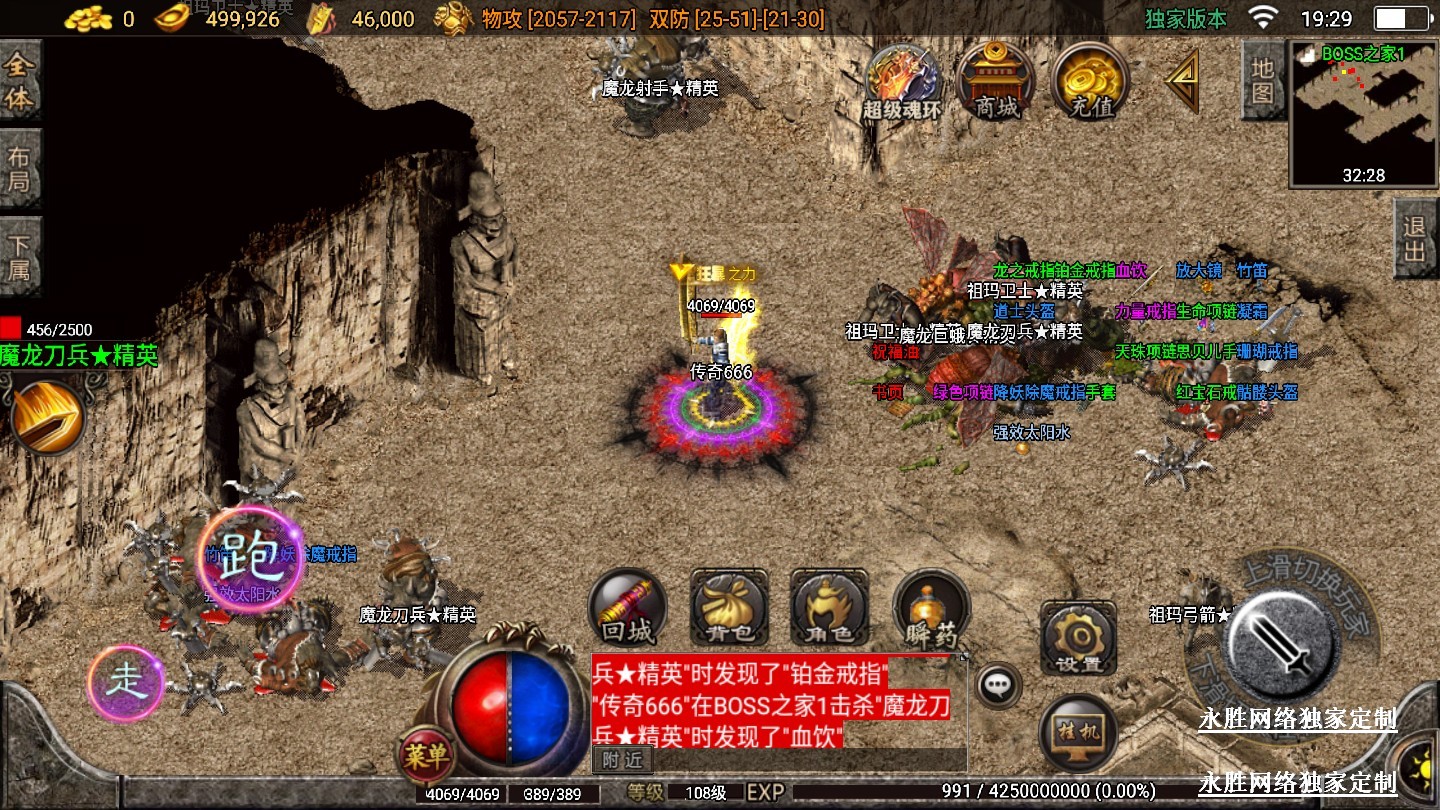1440x810 pixels.
Task: Select the 布局 layout button
Action: coord(21,170)
